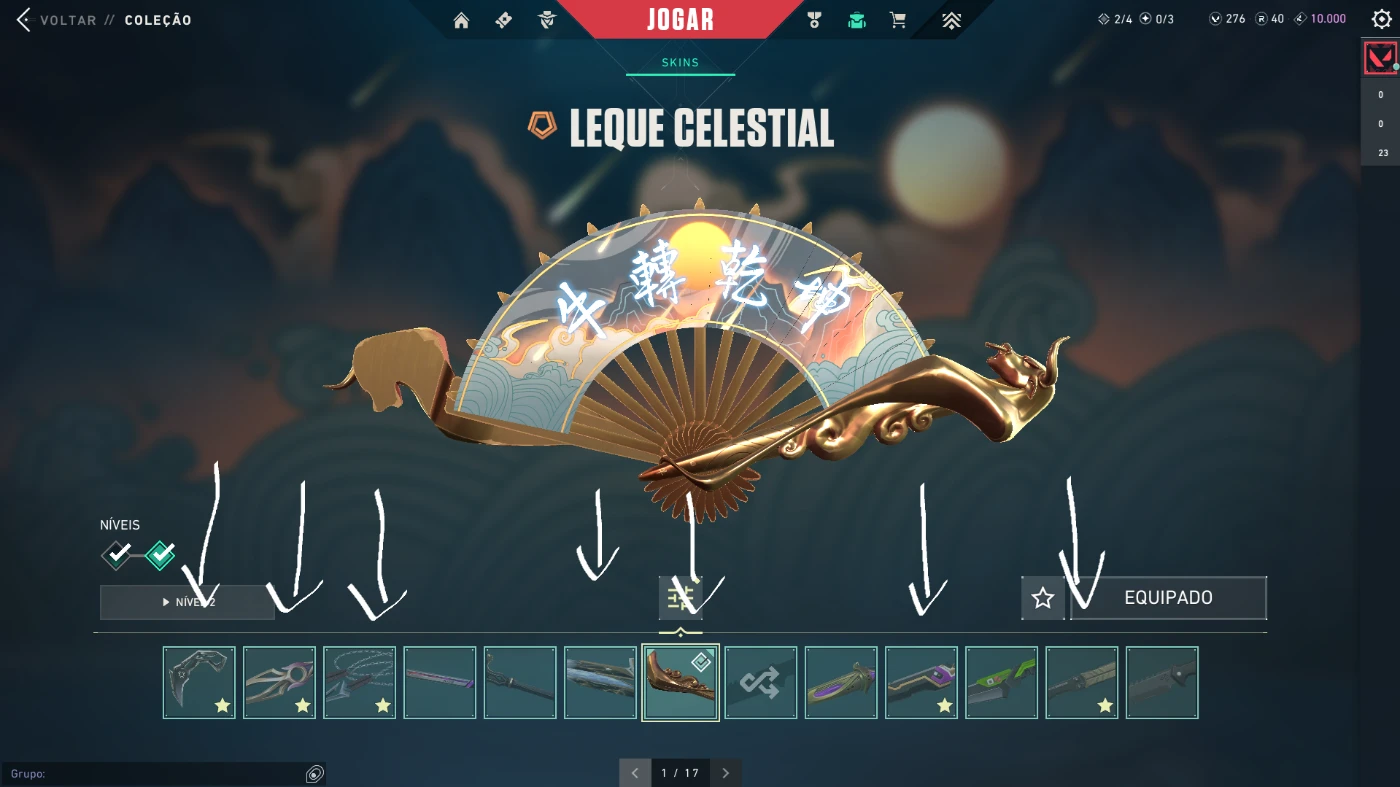This screenshot has height=787, width=1400.
Task: Open the battle pass ticket tab
Action: click(503, 20)
